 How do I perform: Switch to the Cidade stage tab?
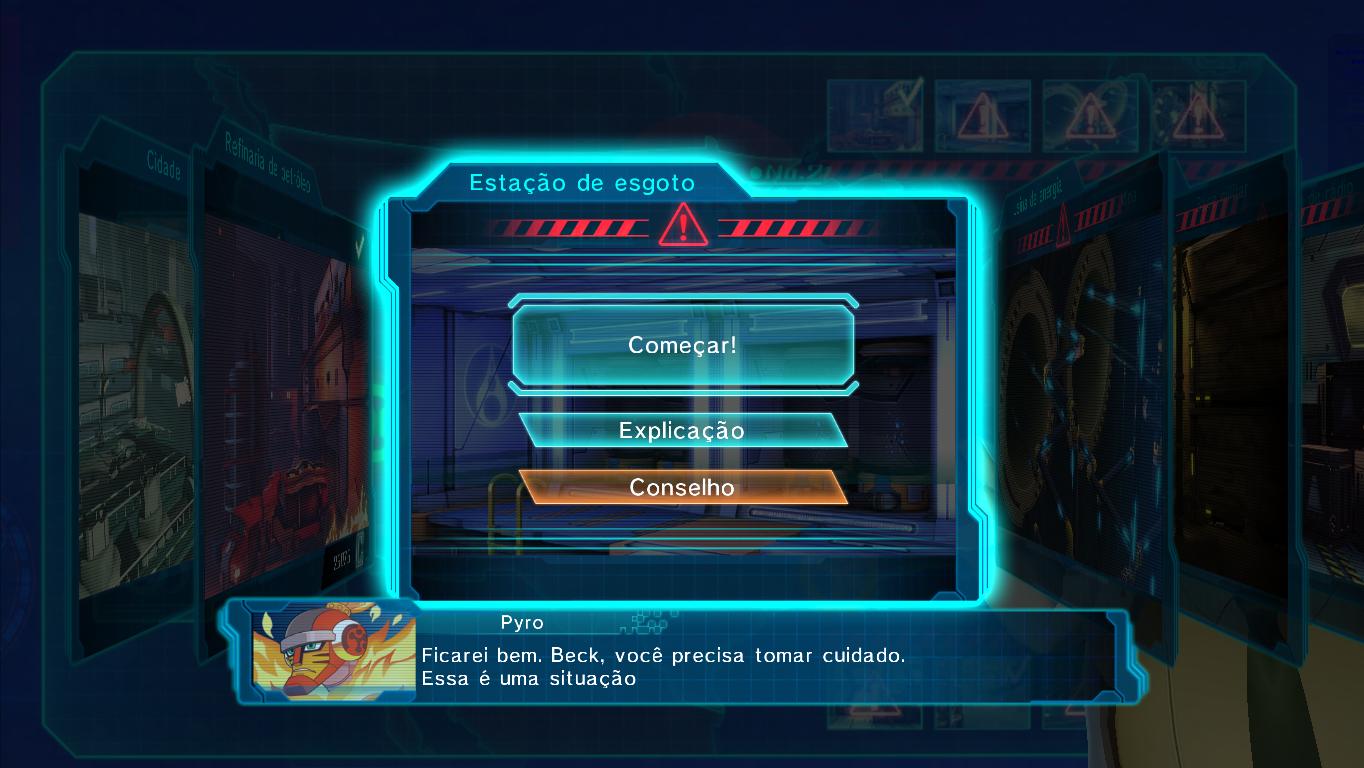point(160,170)
